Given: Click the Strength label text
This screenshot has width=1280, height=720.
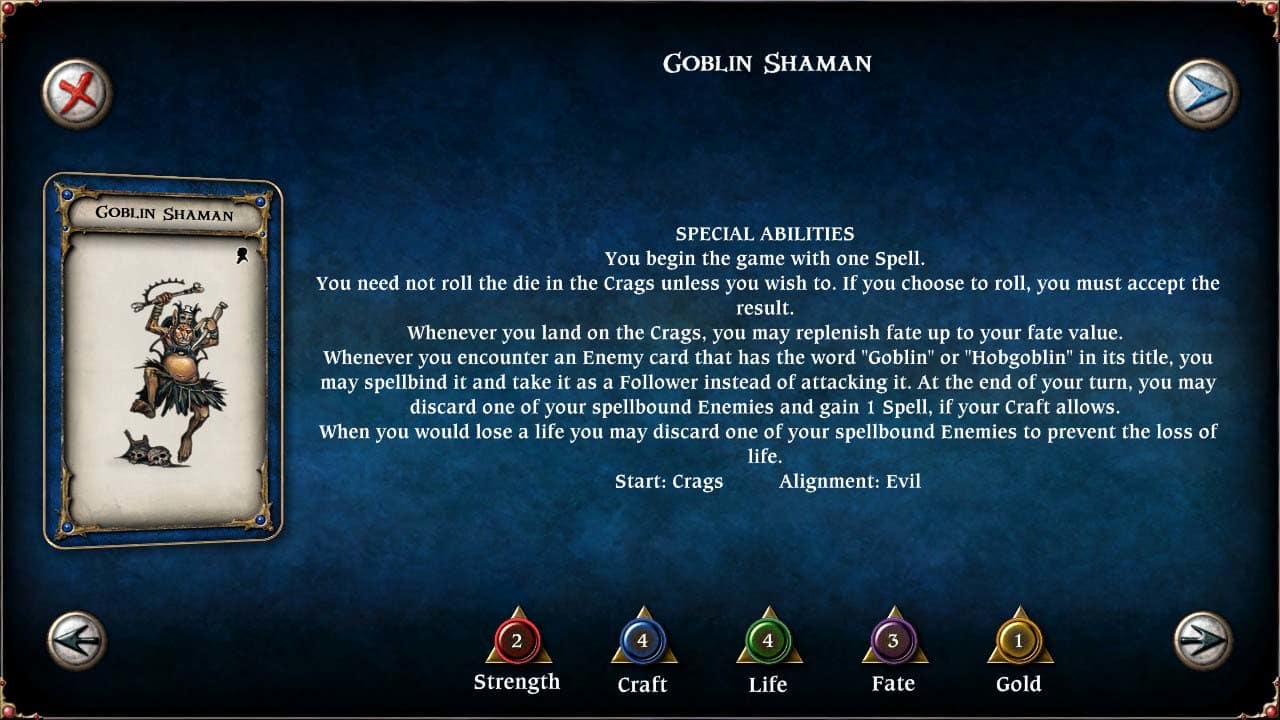Looking at the screenshot, I should 517,682.
